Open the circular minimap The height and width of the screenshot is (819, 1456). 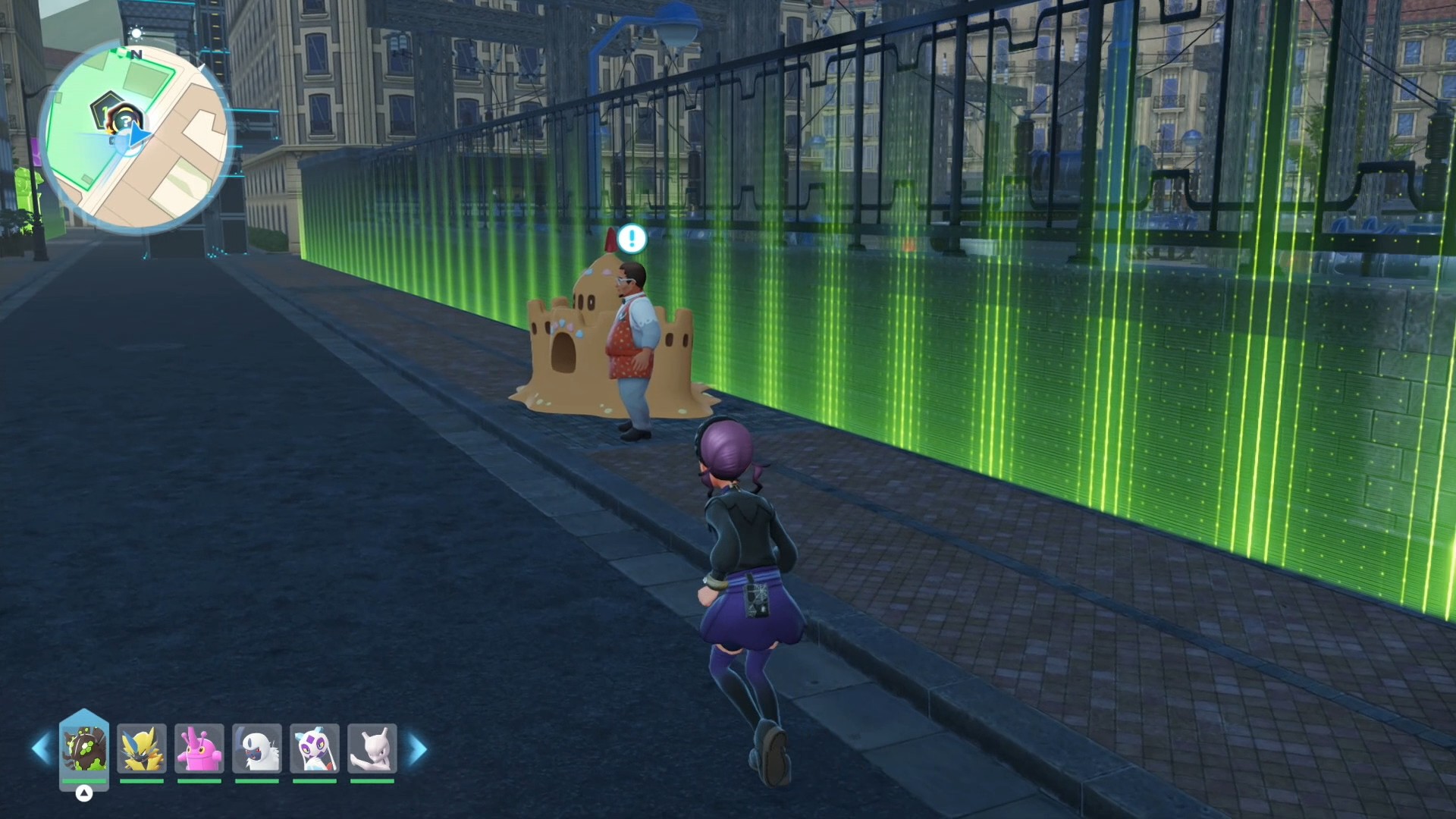[136, 138]
